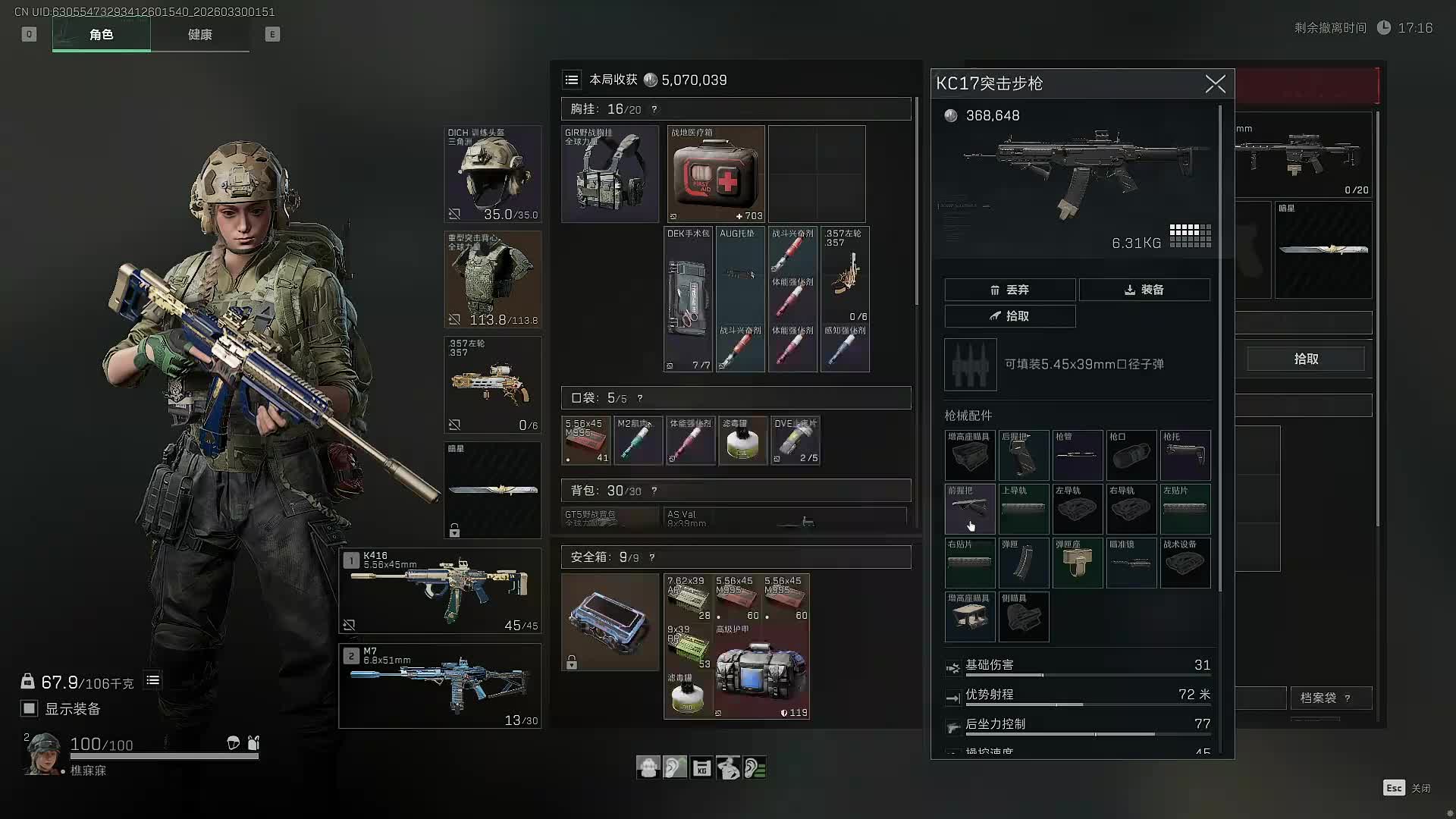Open the 前握把 foregrip attachment slot
The height and width of the screenshot is (819, 1456).
coord(970,509)
